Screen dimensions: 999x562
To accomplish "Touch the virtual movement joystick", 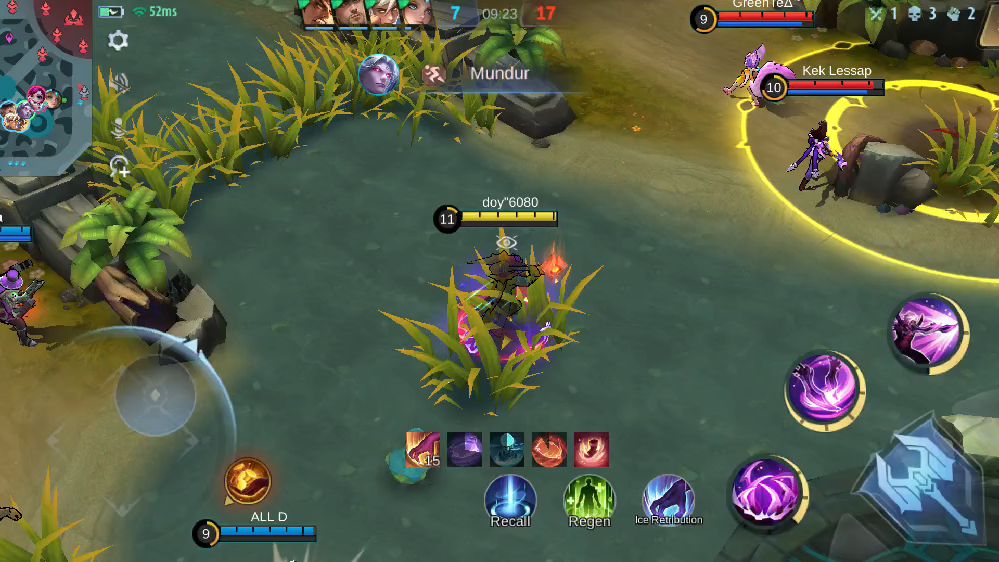I will tap(154, 396).
